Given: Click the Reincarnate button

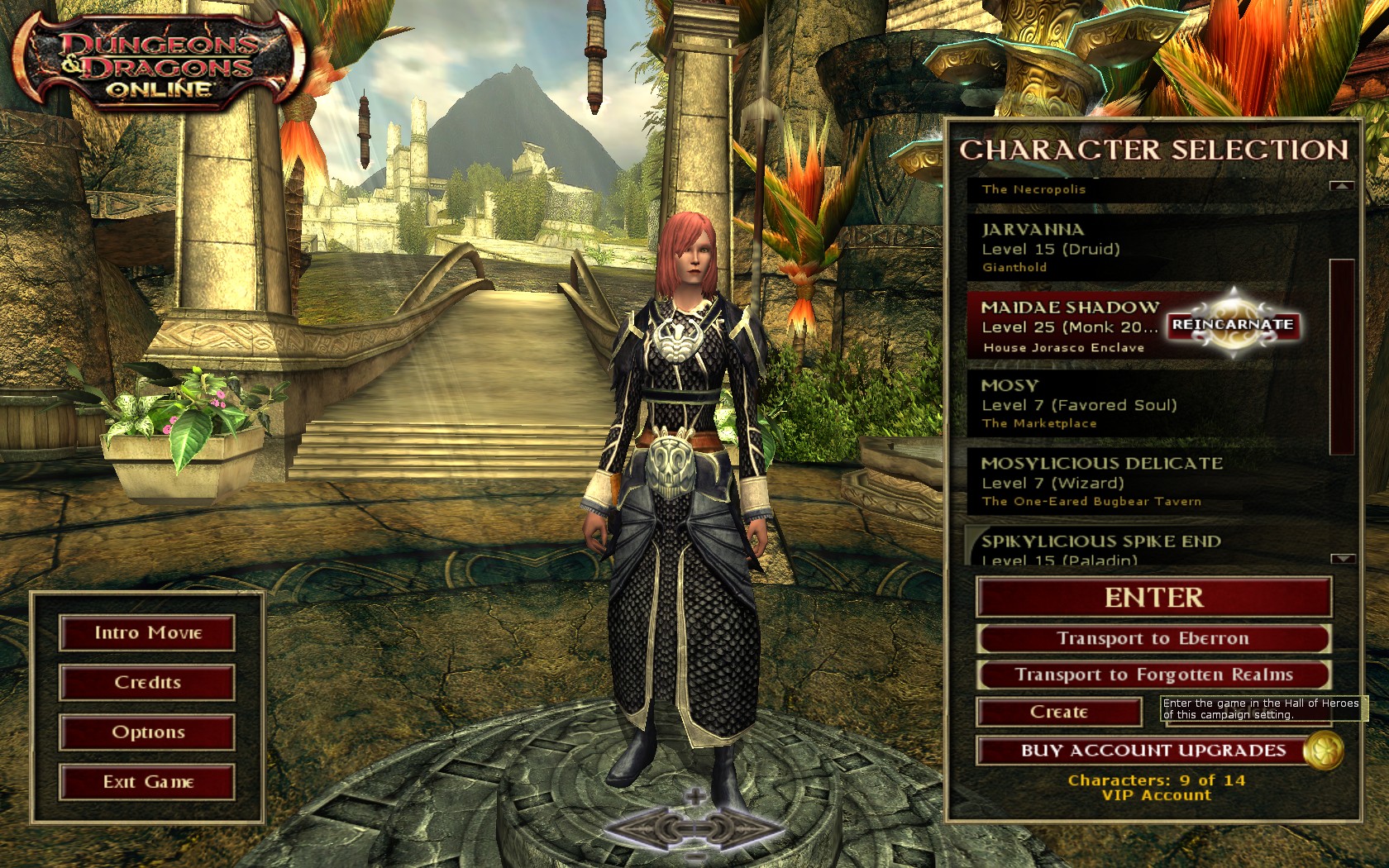Looking at the screenshot, I should tap(1232, 325).
